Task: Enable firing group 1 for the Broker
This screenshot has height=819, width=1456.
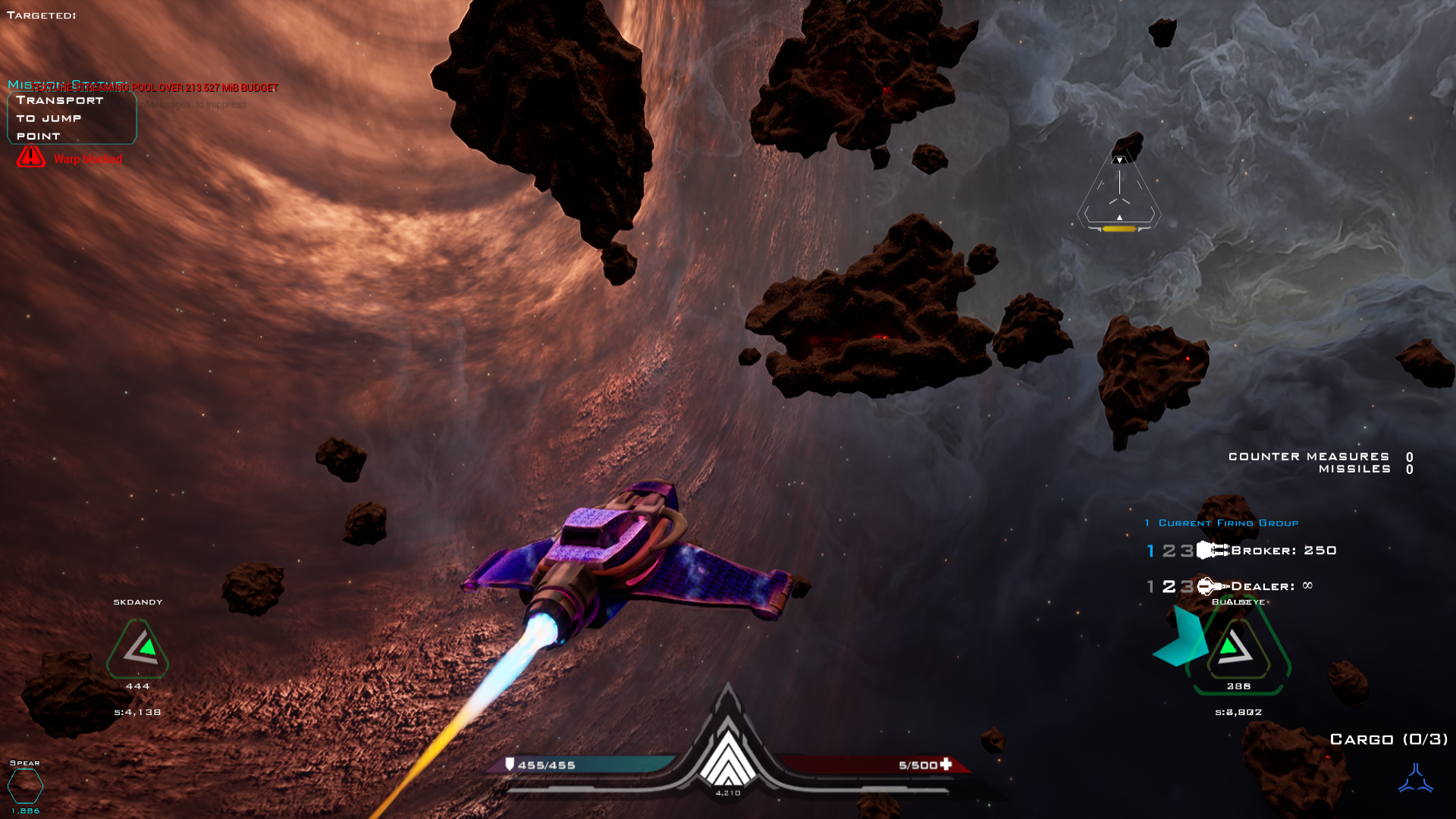Action: pos(1149,551)
